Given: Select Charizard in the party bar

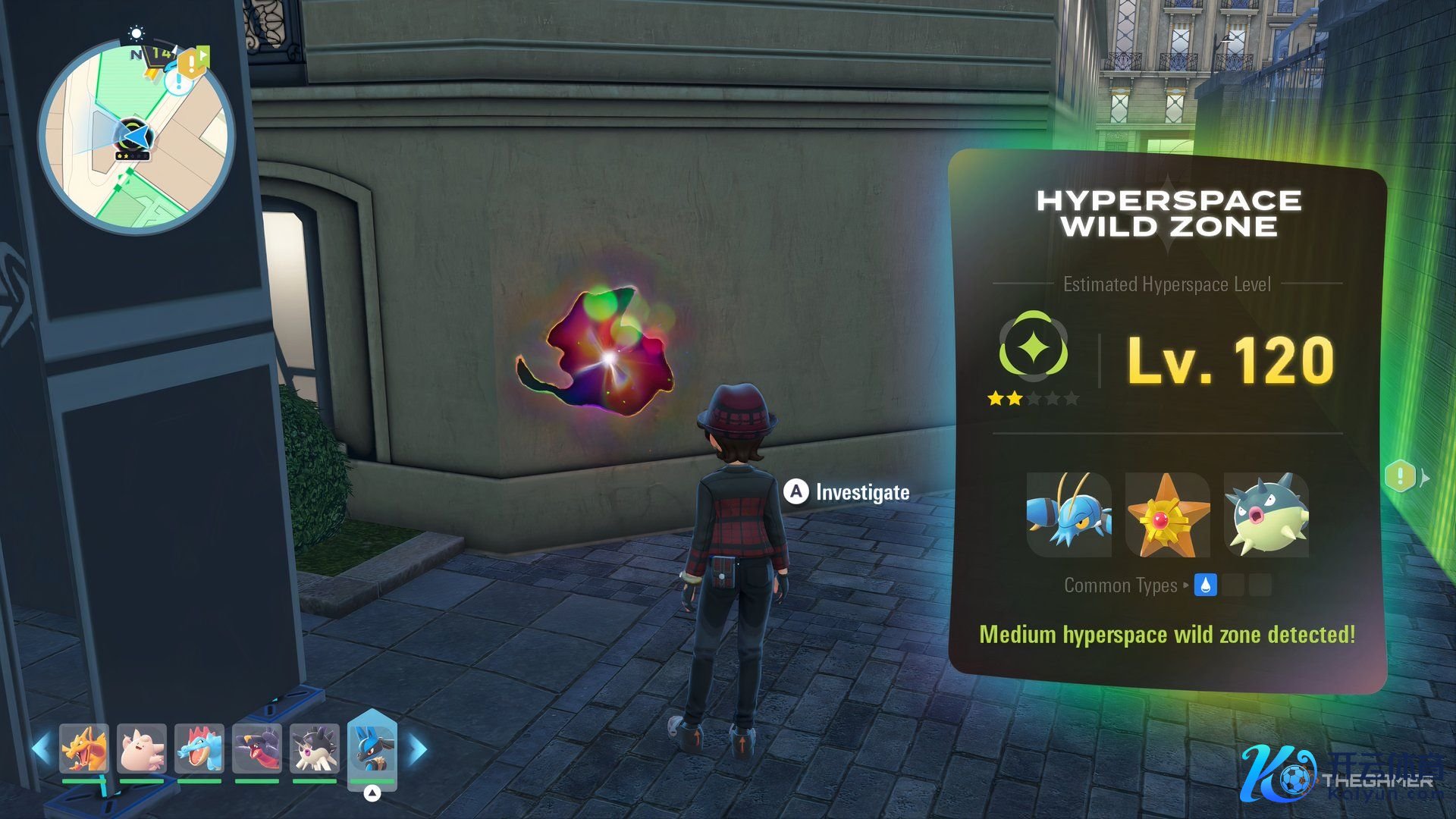Looking at the screenshot, I should click(83, 748).
